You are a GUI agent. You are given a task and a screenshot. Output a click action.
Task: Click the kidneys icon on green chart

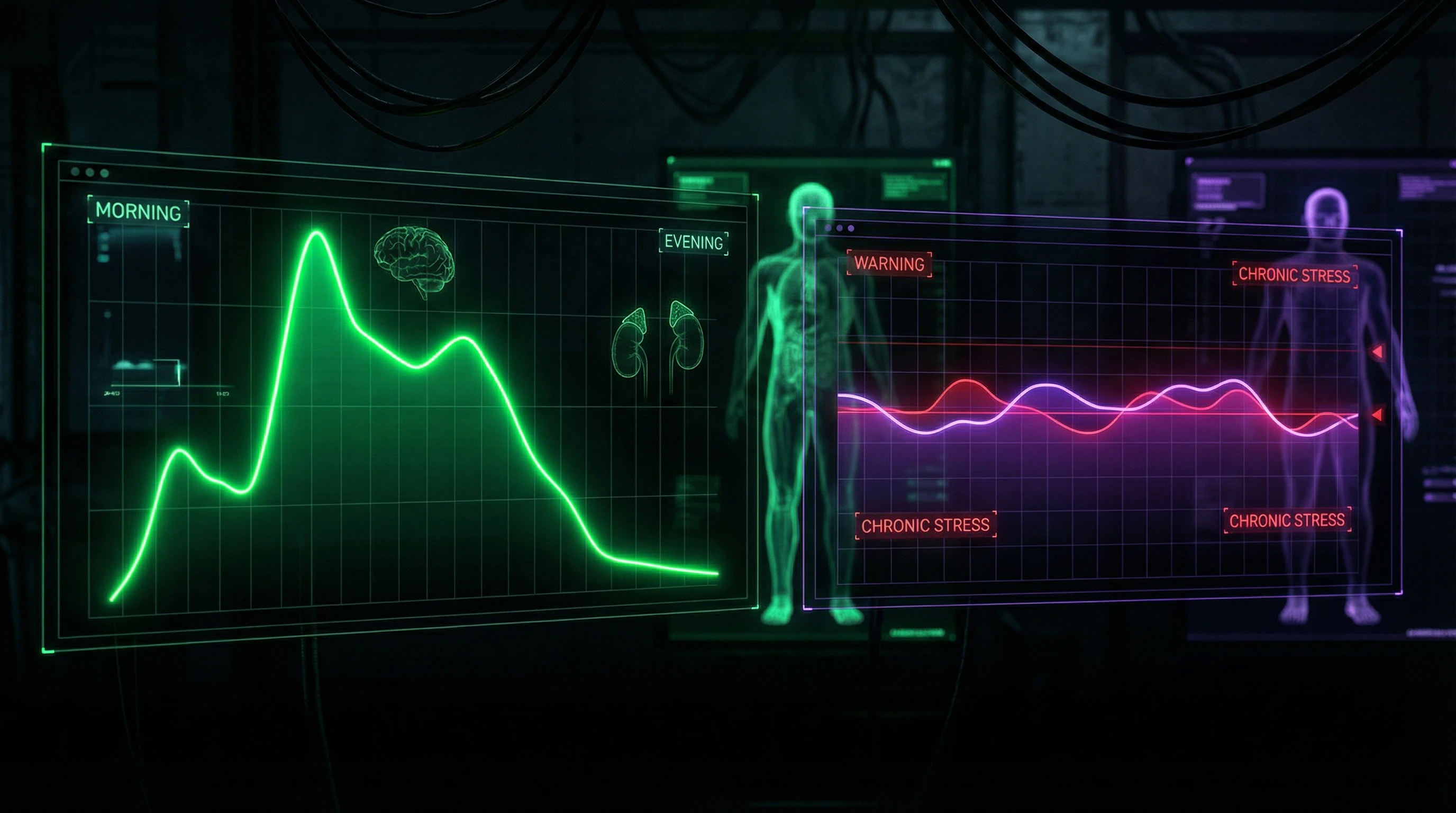coord(657,342)
